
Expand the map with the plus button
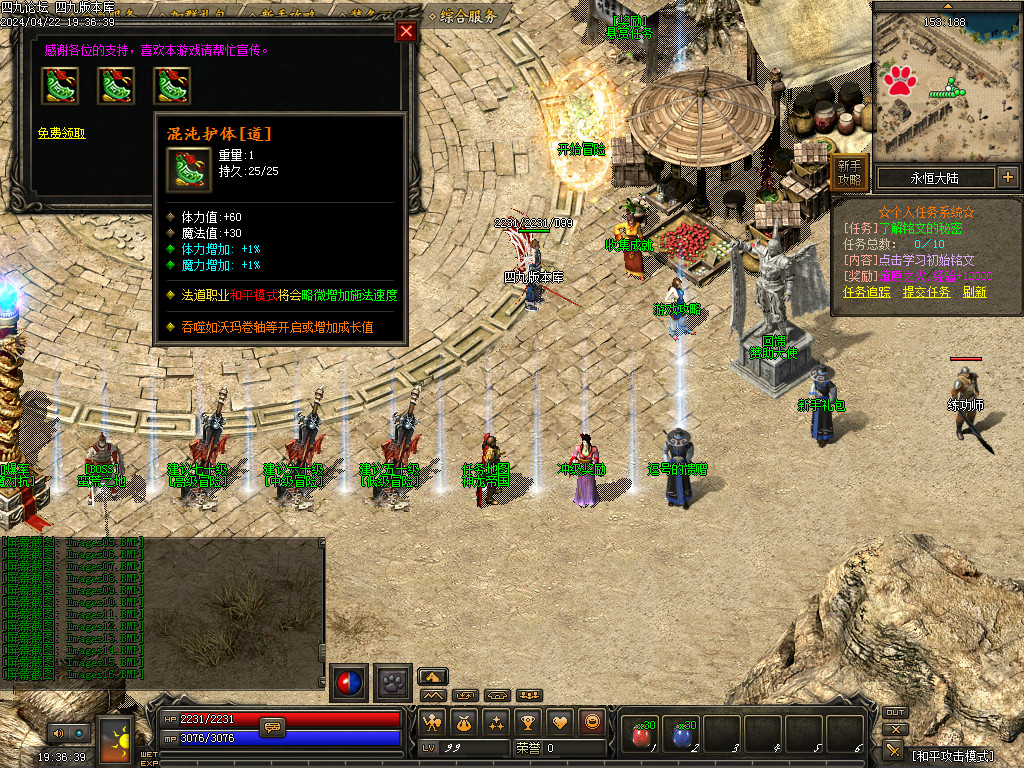pos(1007,178)
